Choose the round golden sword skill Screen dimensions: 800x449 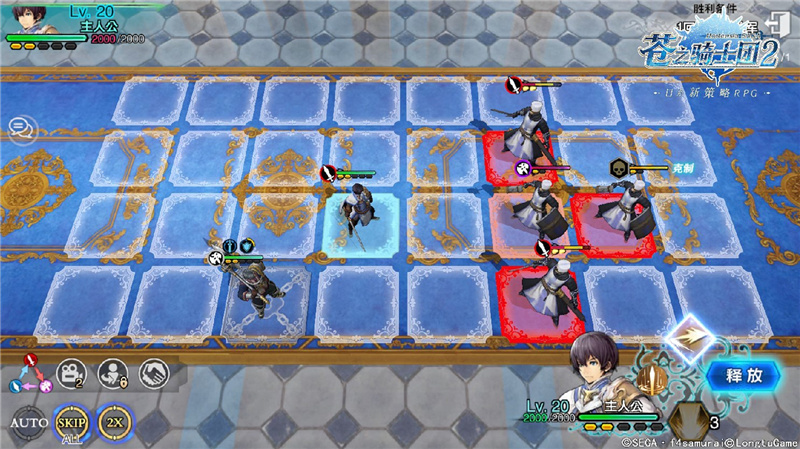(x=652, y=380)
